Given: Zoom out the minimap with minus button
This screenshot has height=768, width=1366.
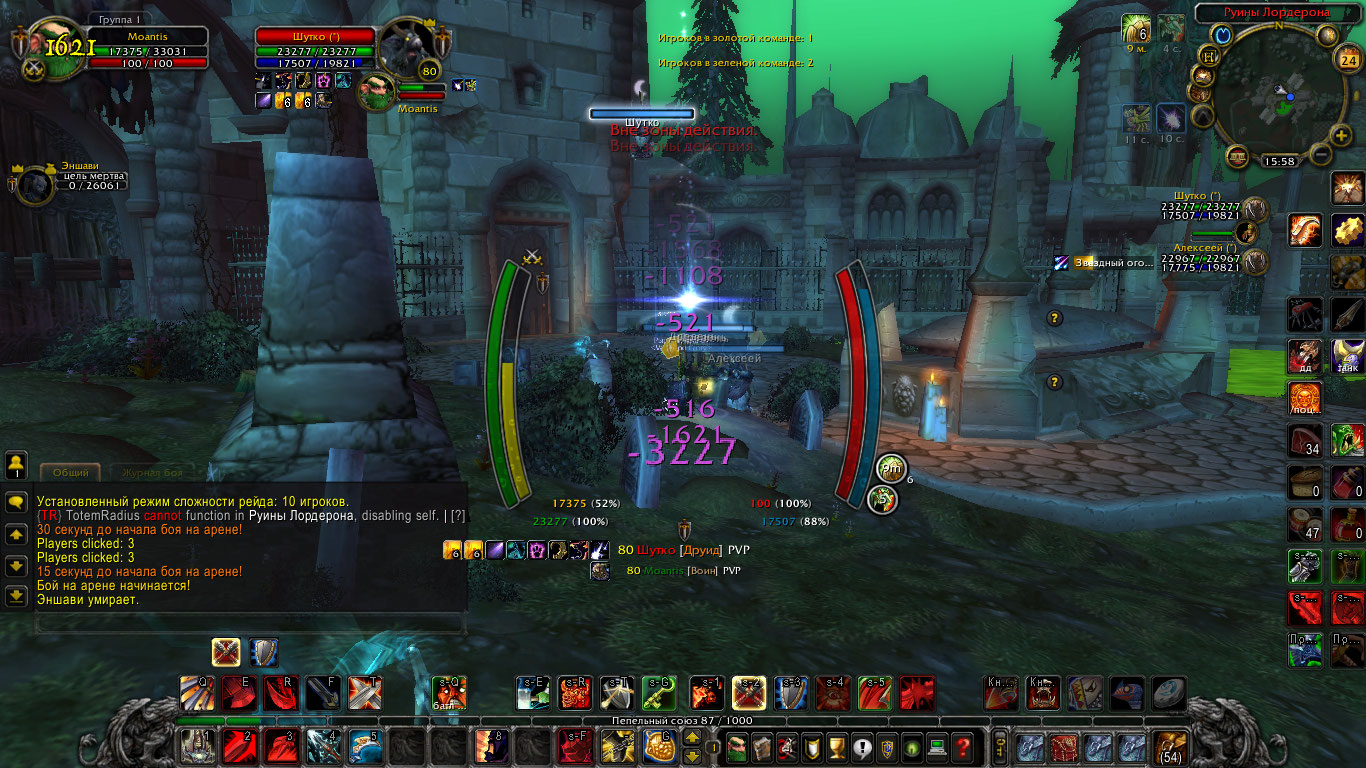Looking at the screenshot, I should tap(1320, 155).
